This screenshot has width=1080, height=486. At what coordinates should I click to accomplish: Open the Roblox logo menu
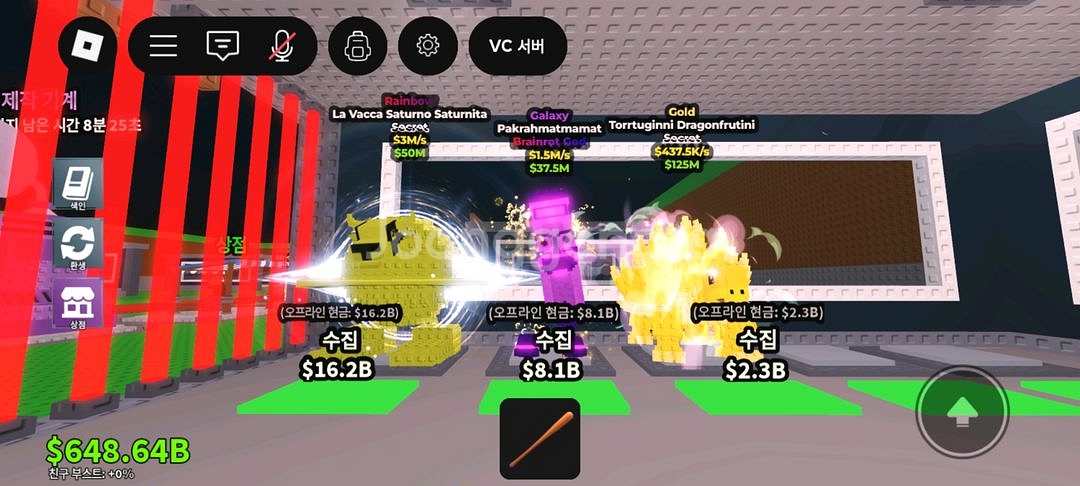tap(87, 46)
